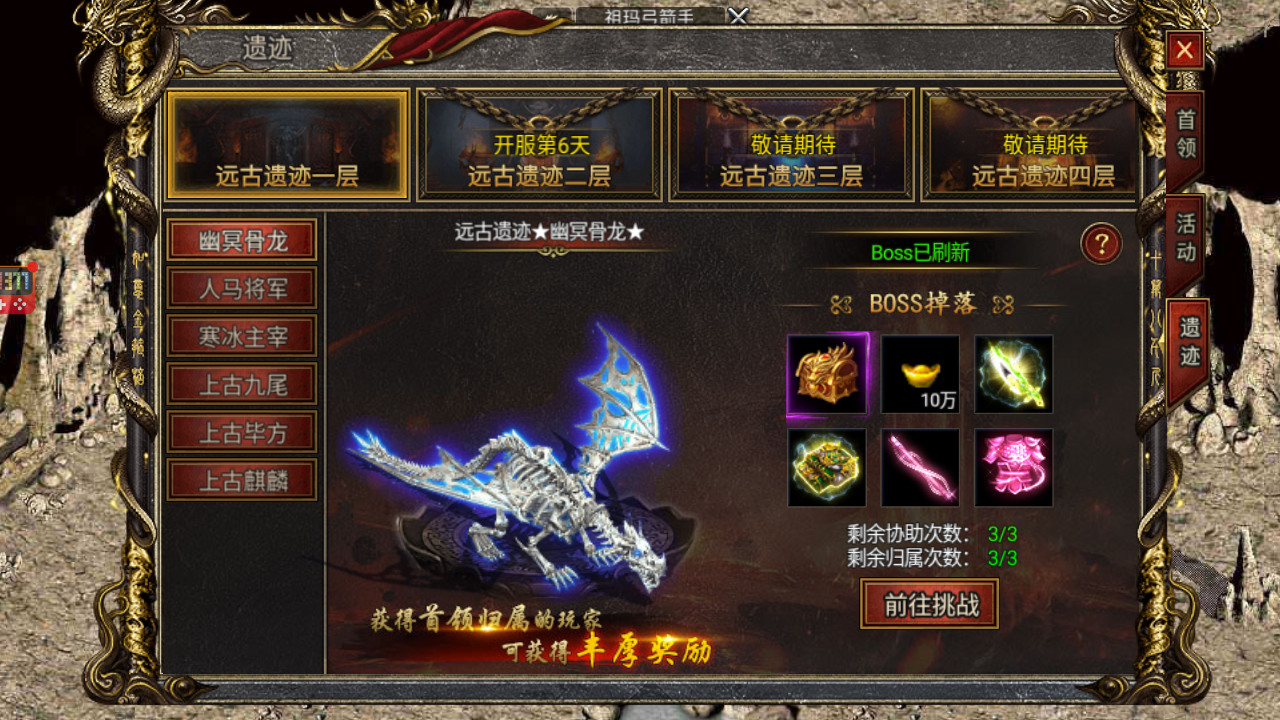Check the green jade box drop
This screenshot has width=1280, height=720.
[x=827, y=468]
